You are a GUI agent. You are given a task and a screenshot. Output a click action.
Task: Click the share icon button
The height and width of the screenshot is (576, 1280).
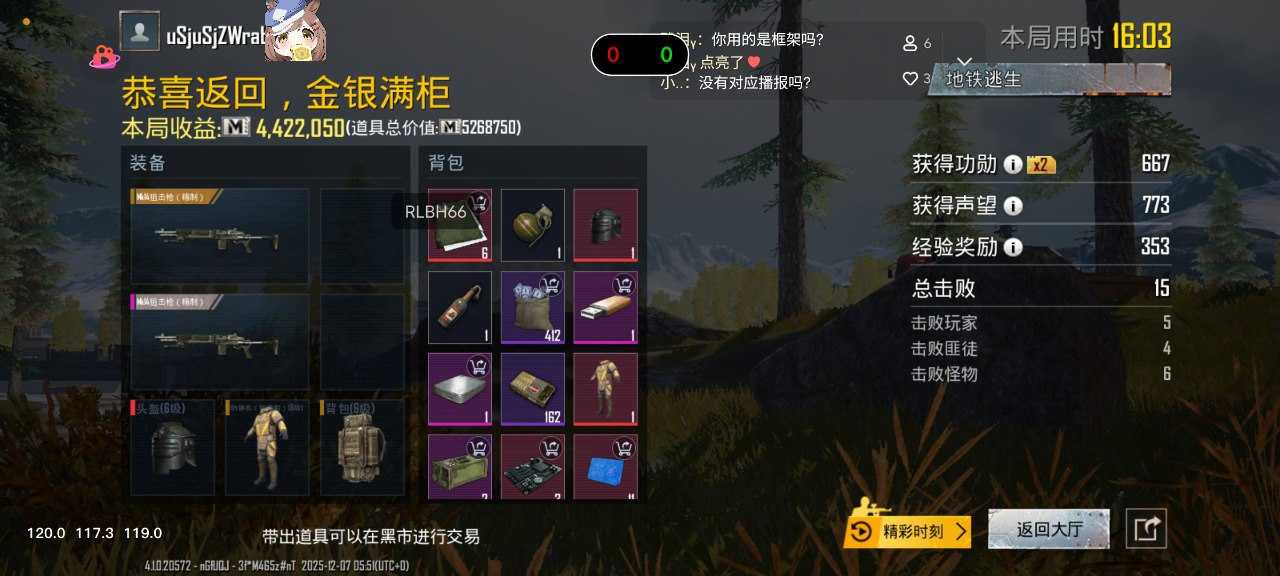[1146, 529]
